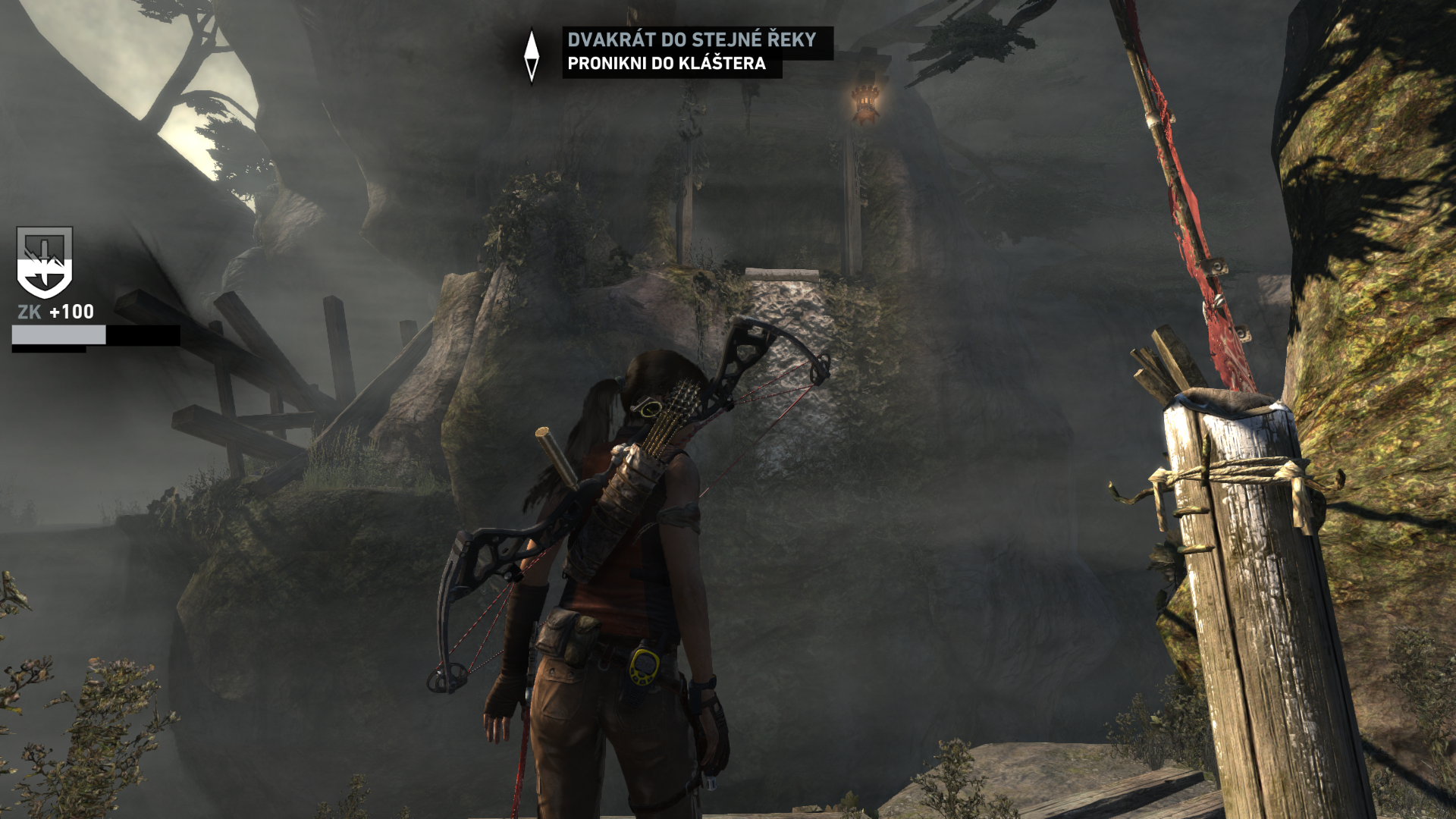The width and height of the screenshot is (1456, 819).
Task: Click the compass marker beside the objective
Action: pyautogui.click(x=532, y=55)
